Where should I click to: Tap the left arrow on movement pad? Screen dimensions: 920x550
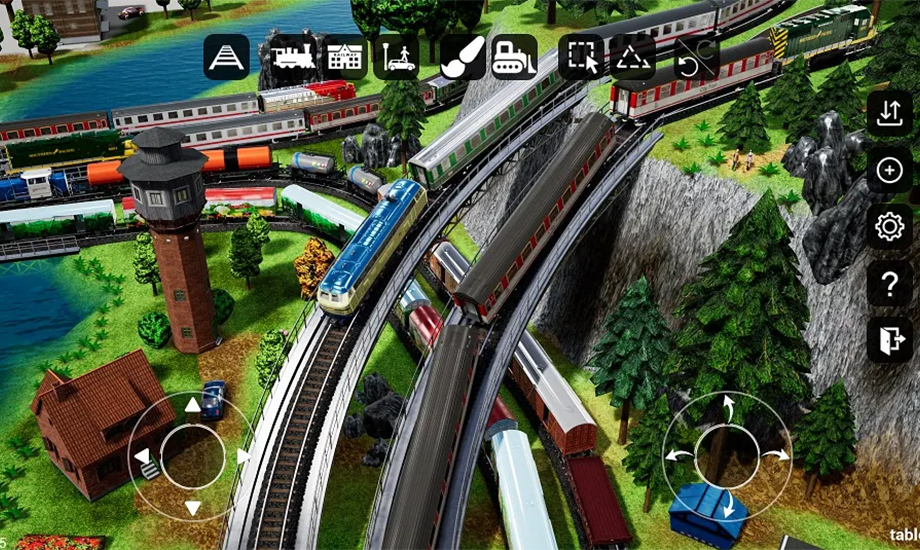click(x=143, y=456)
